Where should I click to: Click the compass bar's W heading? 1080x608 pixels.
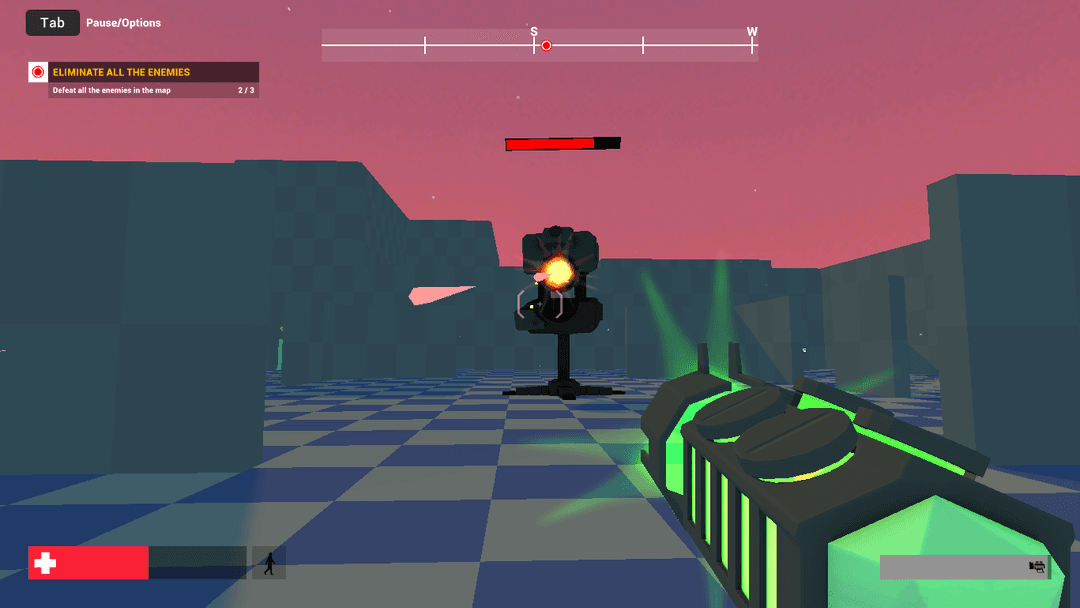[752, 32]
